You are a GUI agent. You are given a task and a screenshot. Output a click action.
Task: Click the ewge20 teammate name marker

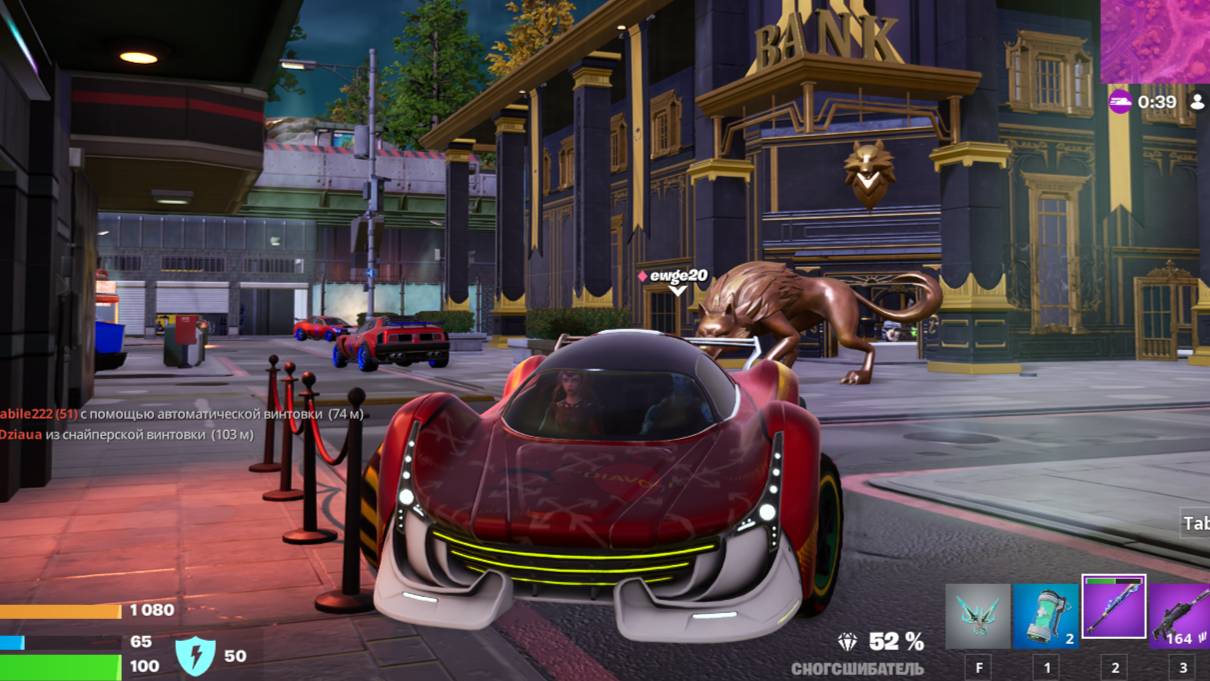(679, 276)
